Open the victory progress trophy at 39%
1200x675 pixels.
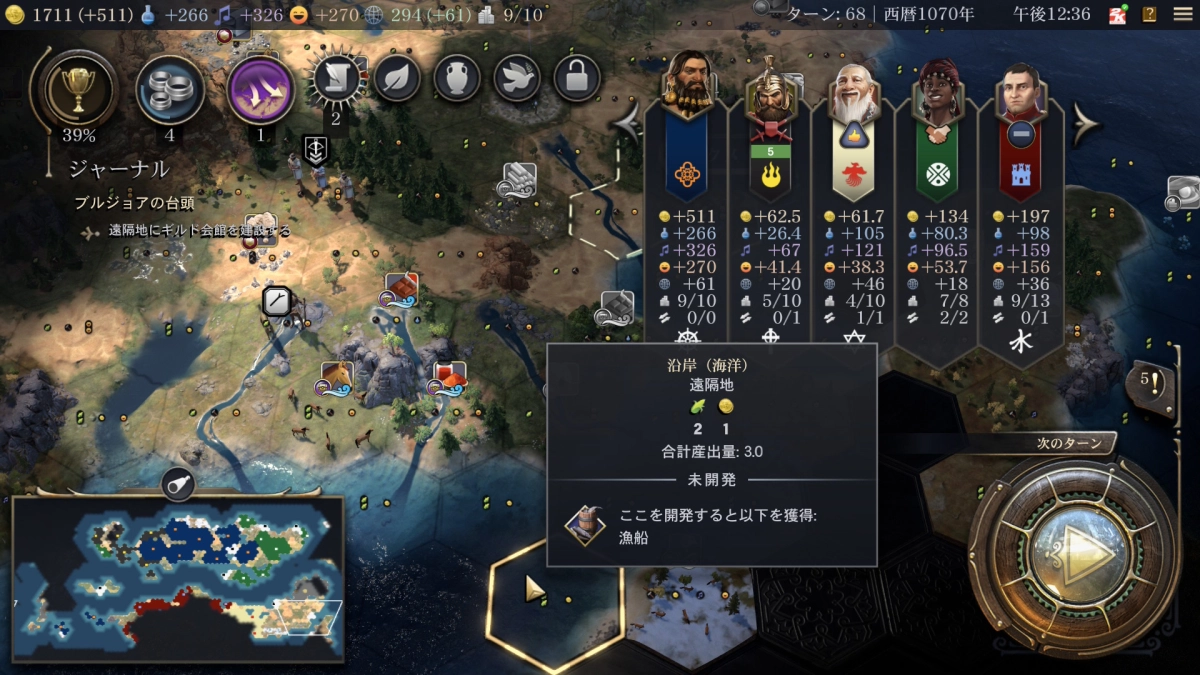76,90
